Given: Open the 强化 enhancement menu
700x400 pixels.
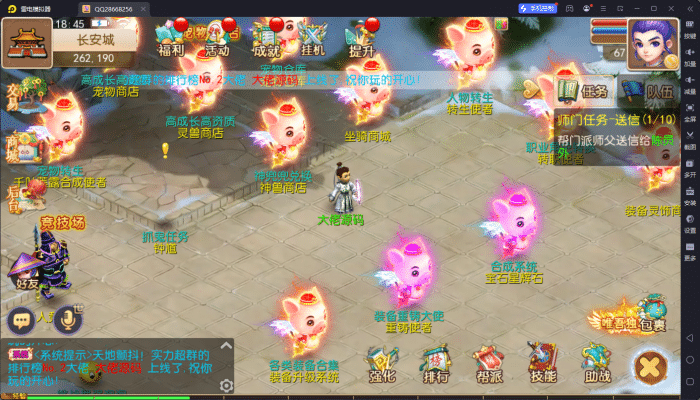Looking at the screenshot, I should tap(382, 365).
